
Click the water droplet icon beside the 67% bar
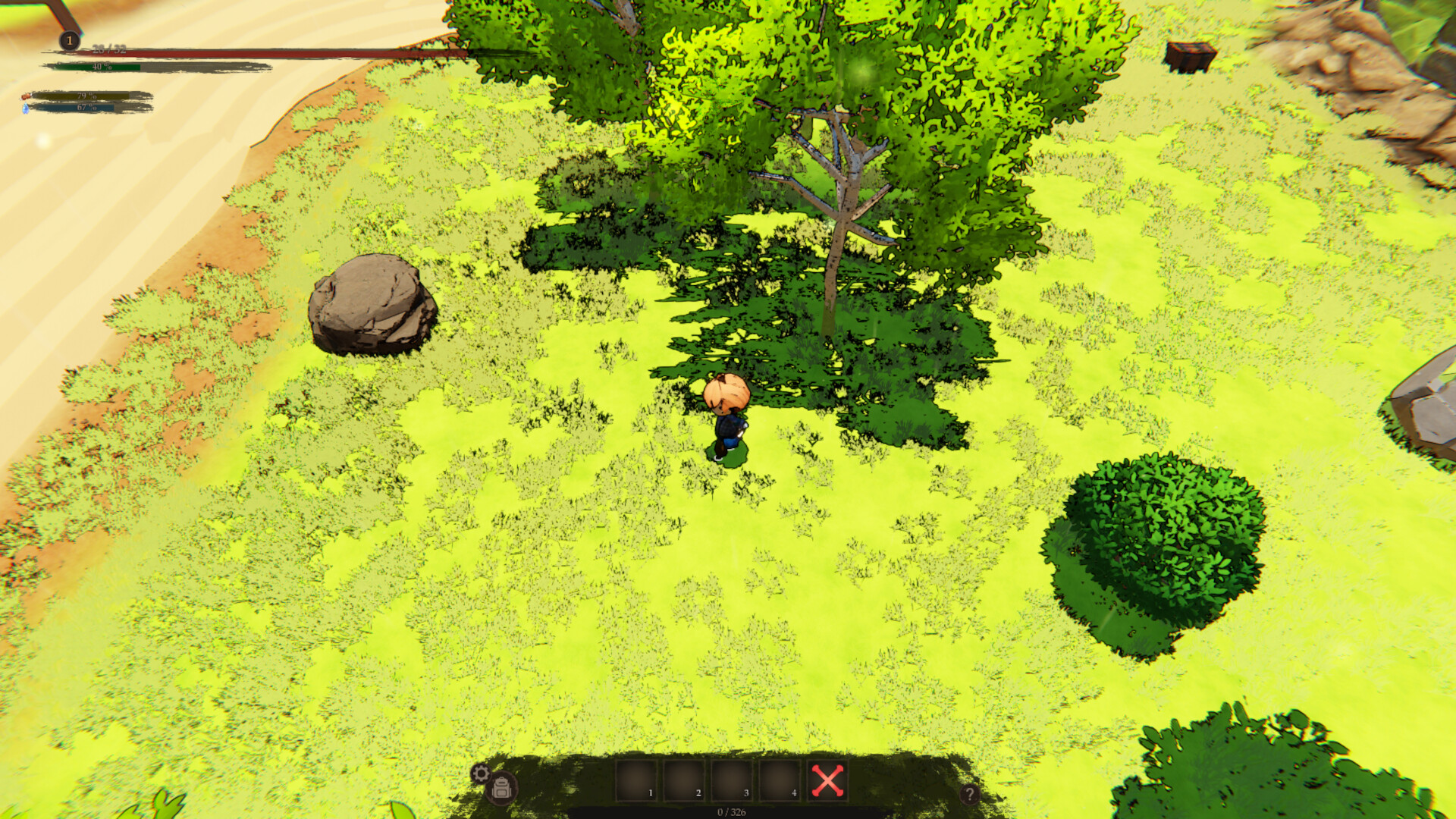25,110
